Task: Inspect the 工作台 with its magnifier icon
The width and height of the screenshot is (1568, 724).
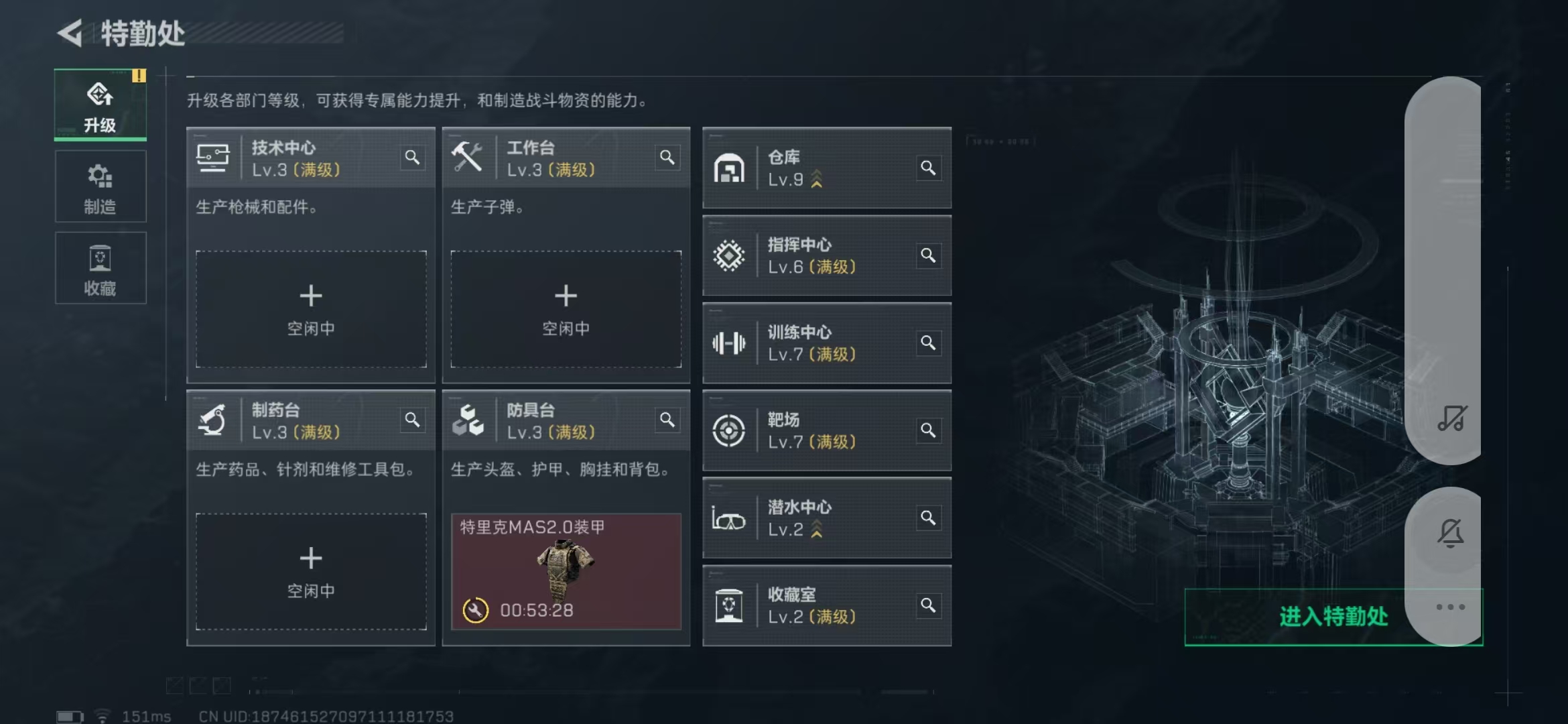Action: pyautogui.click(x=668, y=157)
